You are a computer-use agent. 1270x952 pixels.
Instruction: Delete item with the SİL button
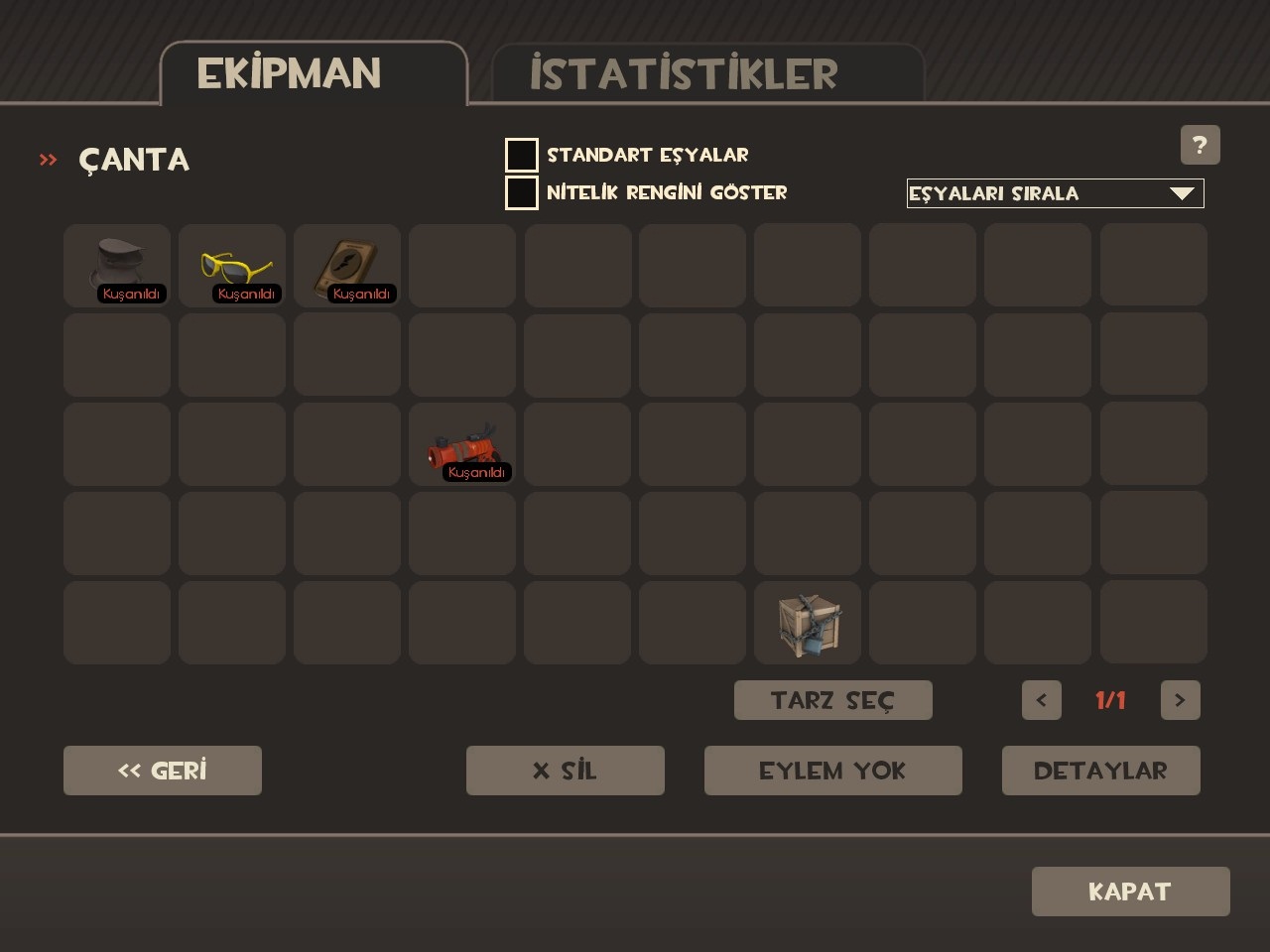[x=565, y=771]
